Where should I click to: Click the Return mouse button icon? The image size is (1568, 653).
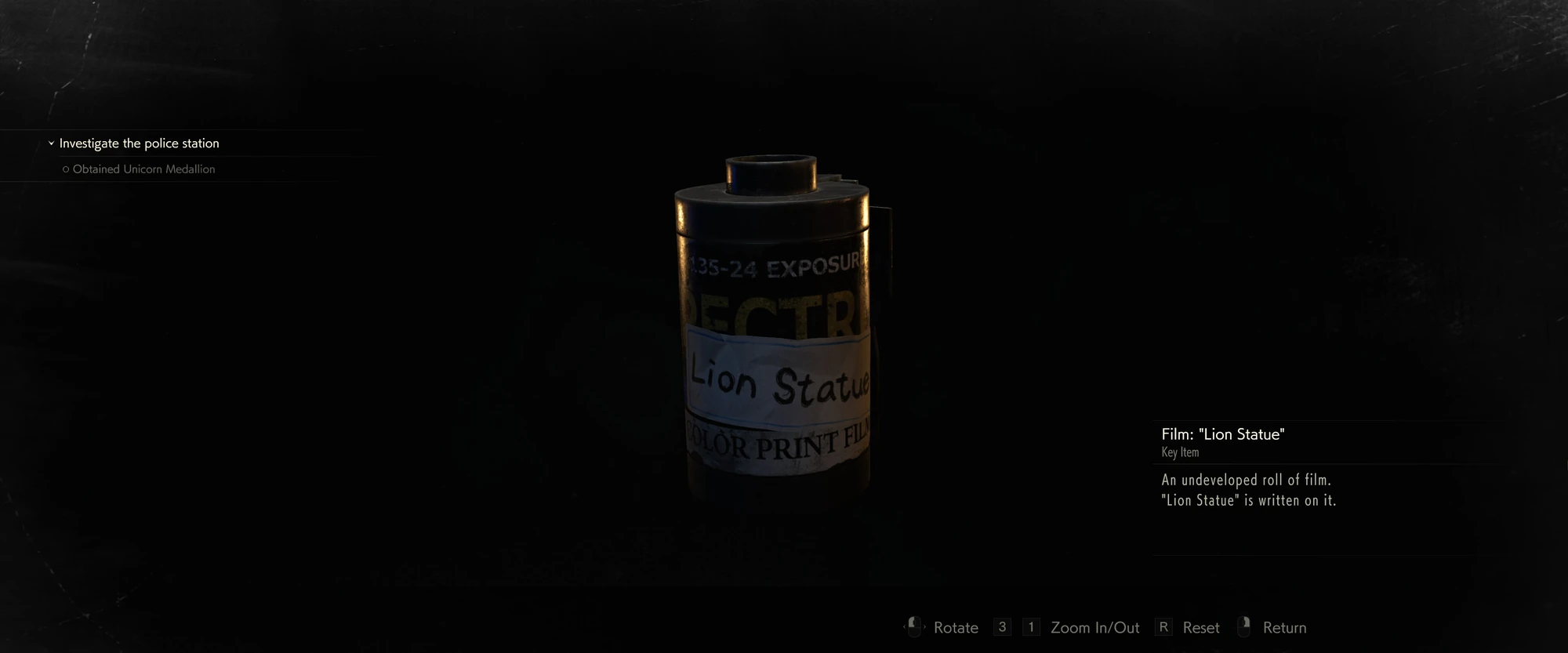coord(1244,626)
